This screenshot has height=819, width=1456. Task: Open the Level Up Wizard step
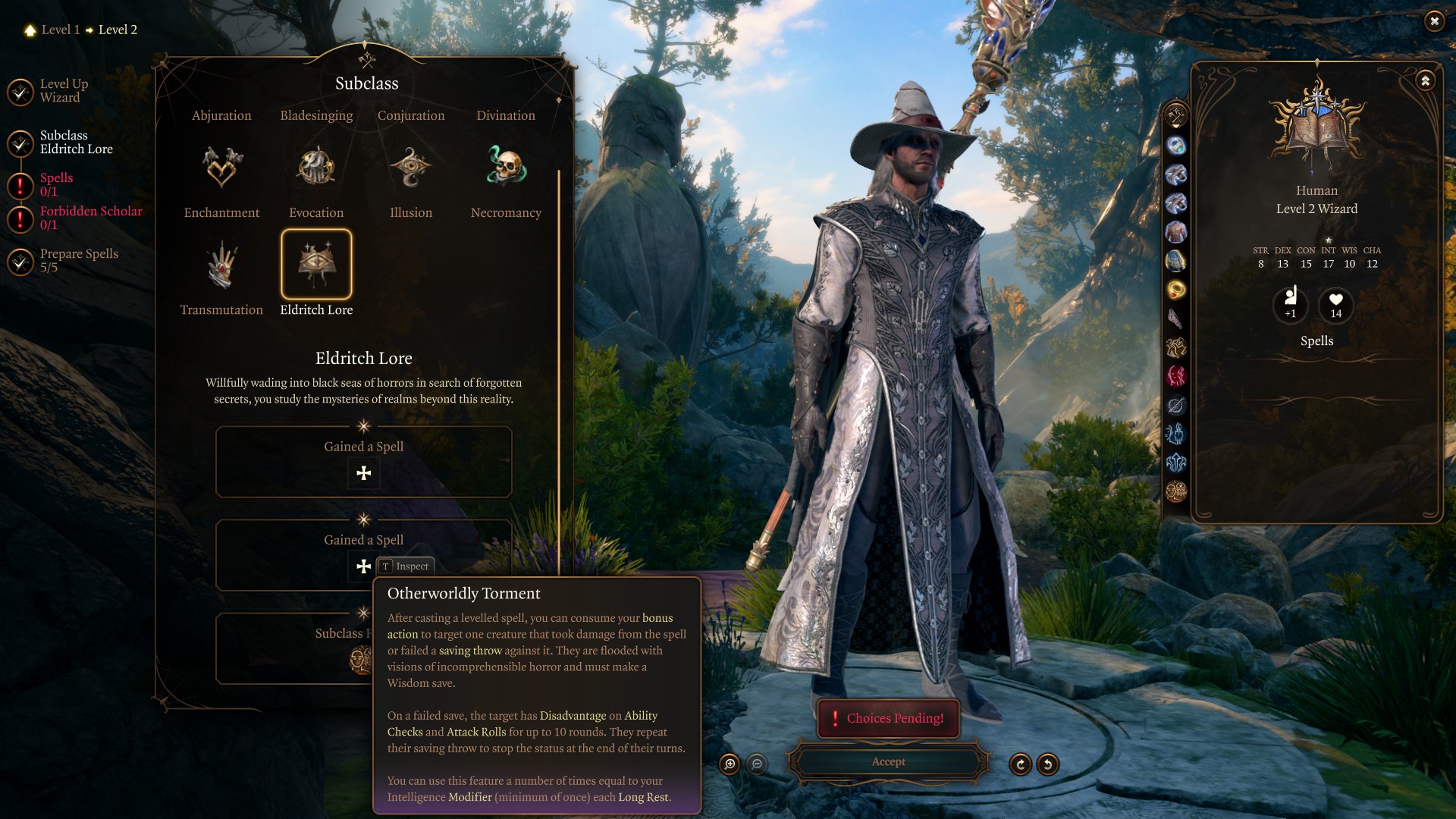click(x=64, y=91)
